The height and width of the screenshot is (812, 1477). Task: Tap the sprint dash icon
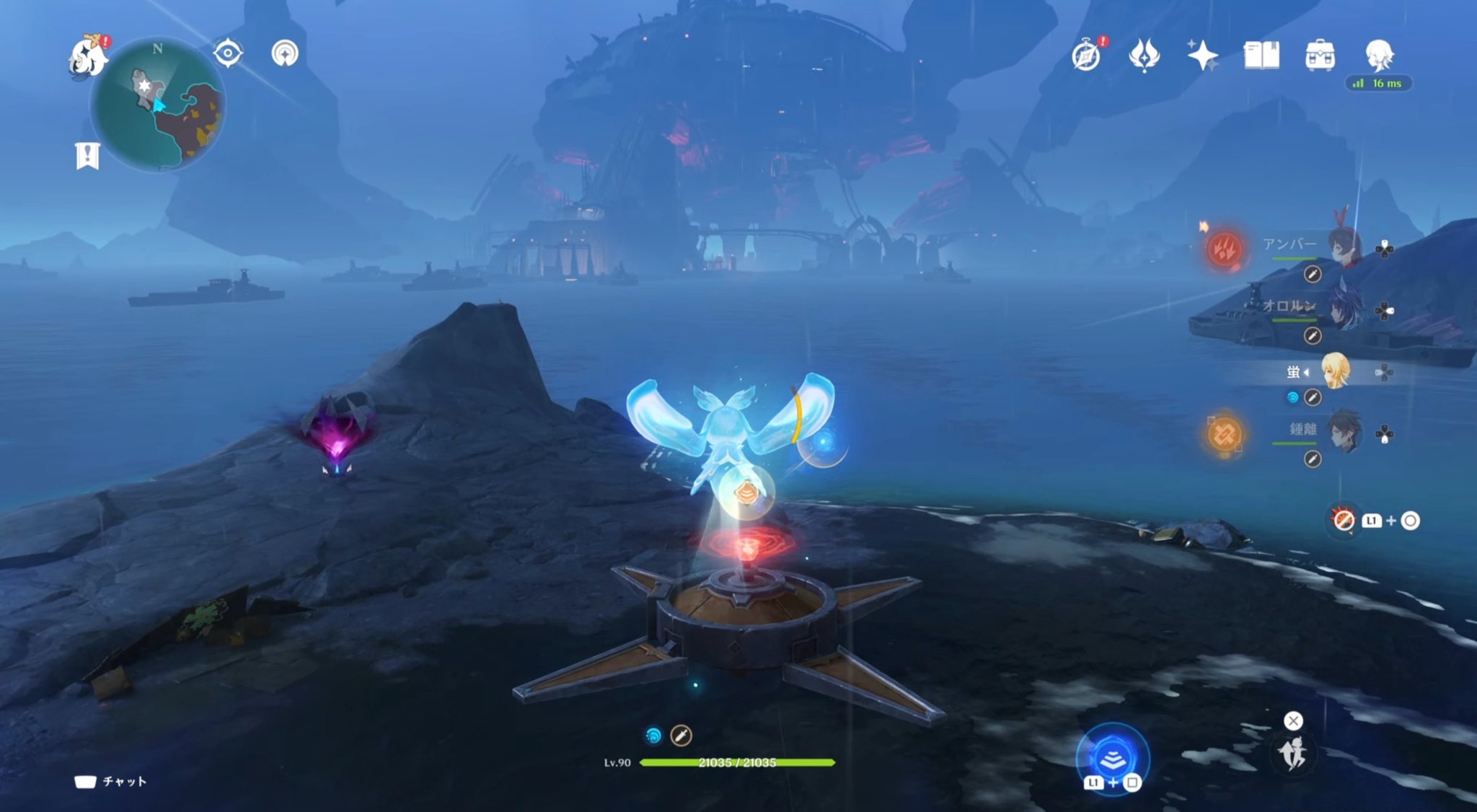click(1293, 754)
